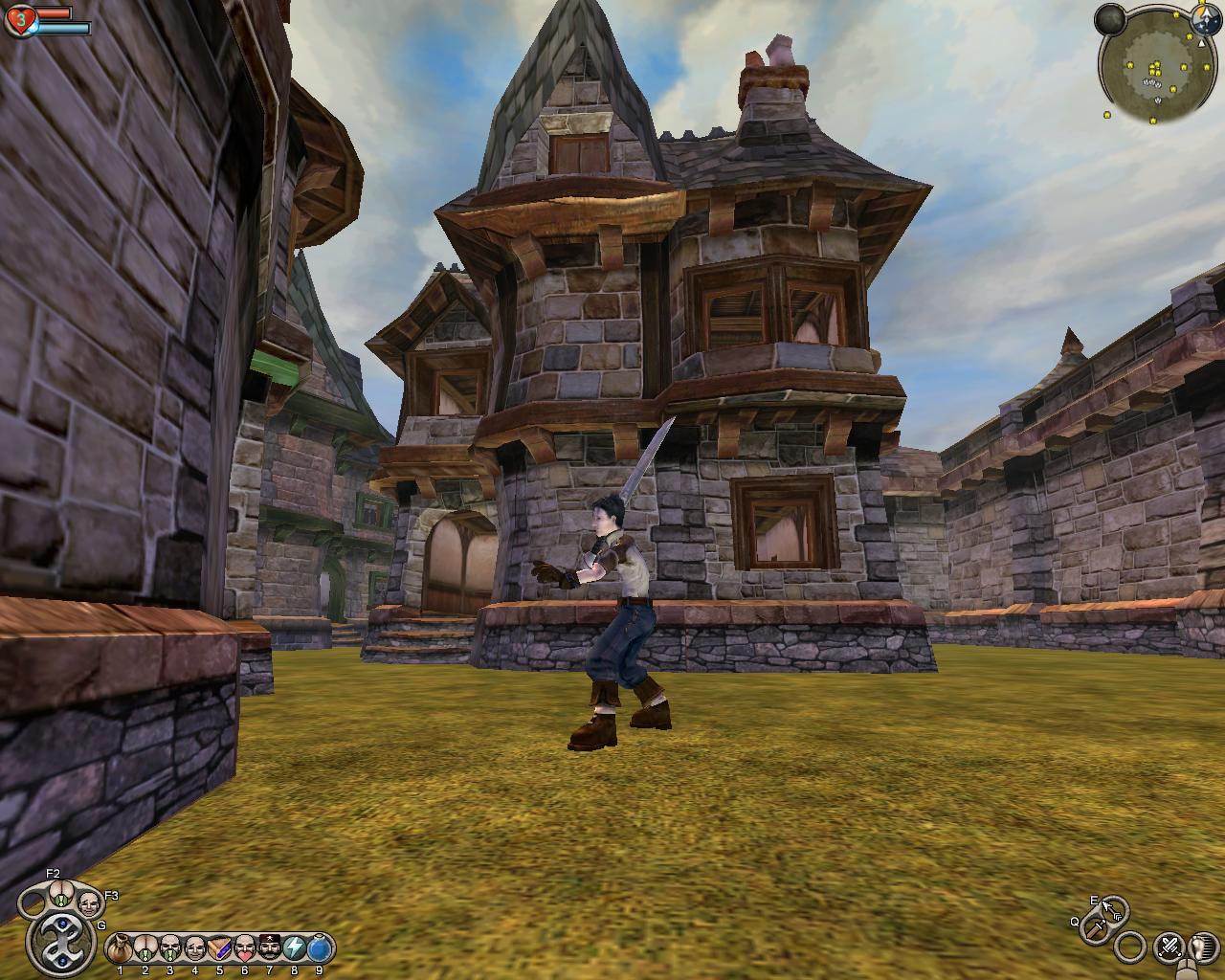
Task: Select the coin sack hotbar item
Action: click(x=120, y=948)
